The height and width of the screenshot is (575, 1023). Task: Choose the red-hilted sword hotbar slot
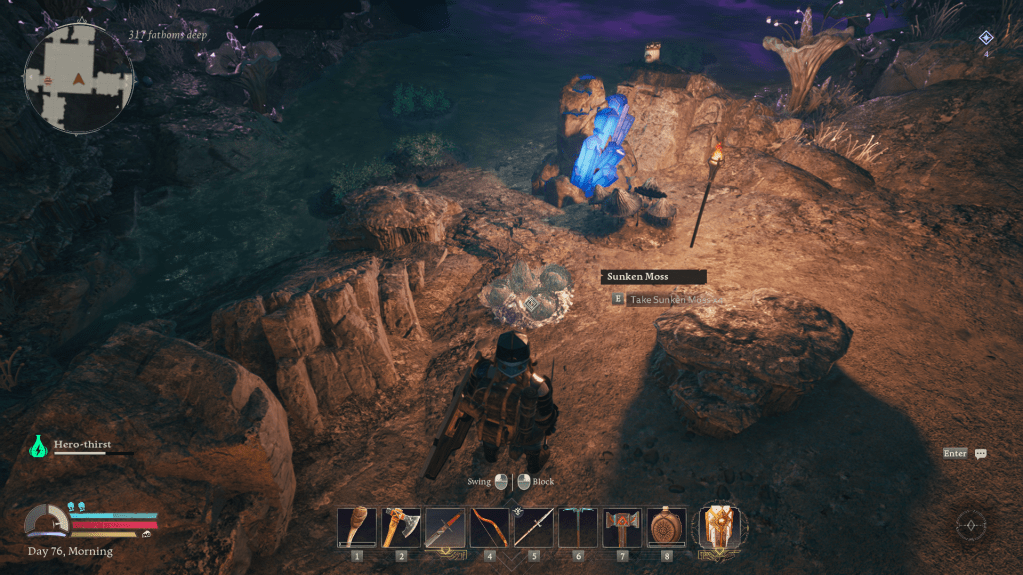click(x=445, y=527)
